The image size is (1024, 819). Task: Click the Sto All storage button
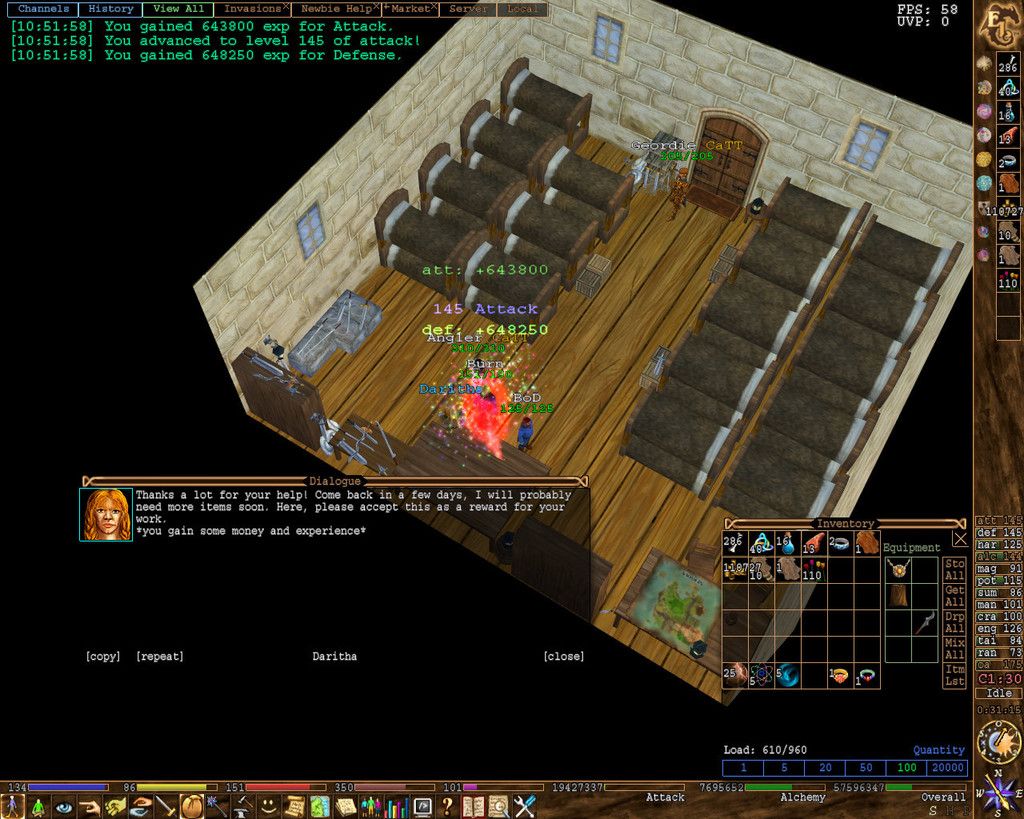955,570
